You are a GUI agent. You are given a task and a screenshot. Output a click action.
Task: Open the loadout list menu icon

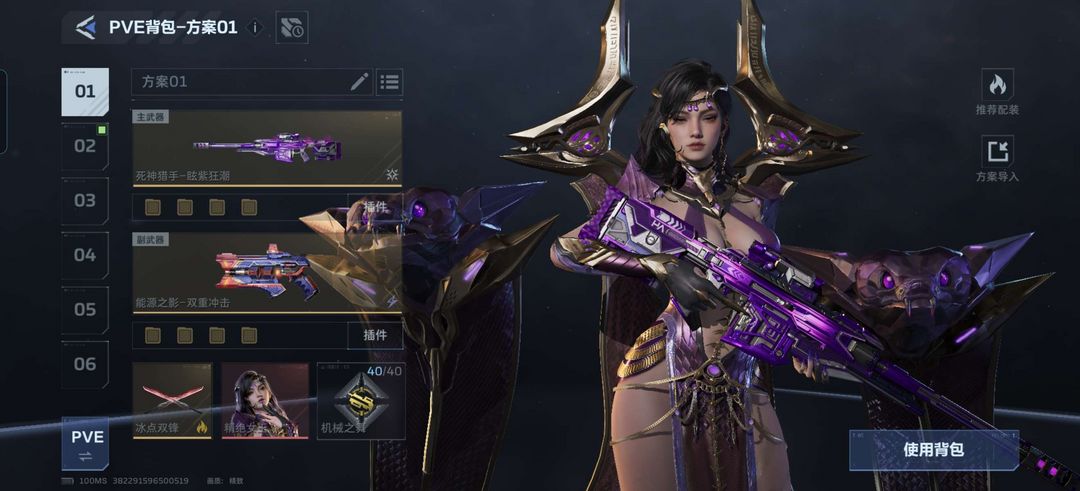coord(390,82)
